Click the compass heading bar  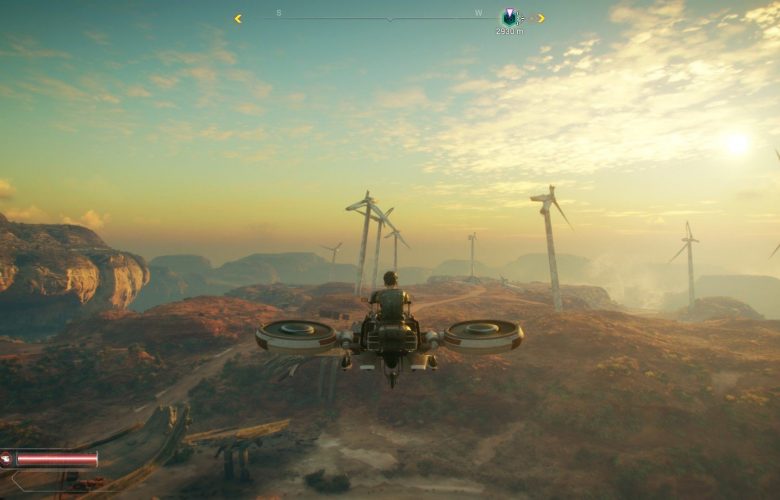pyautogui.click(x=389, y=18)
